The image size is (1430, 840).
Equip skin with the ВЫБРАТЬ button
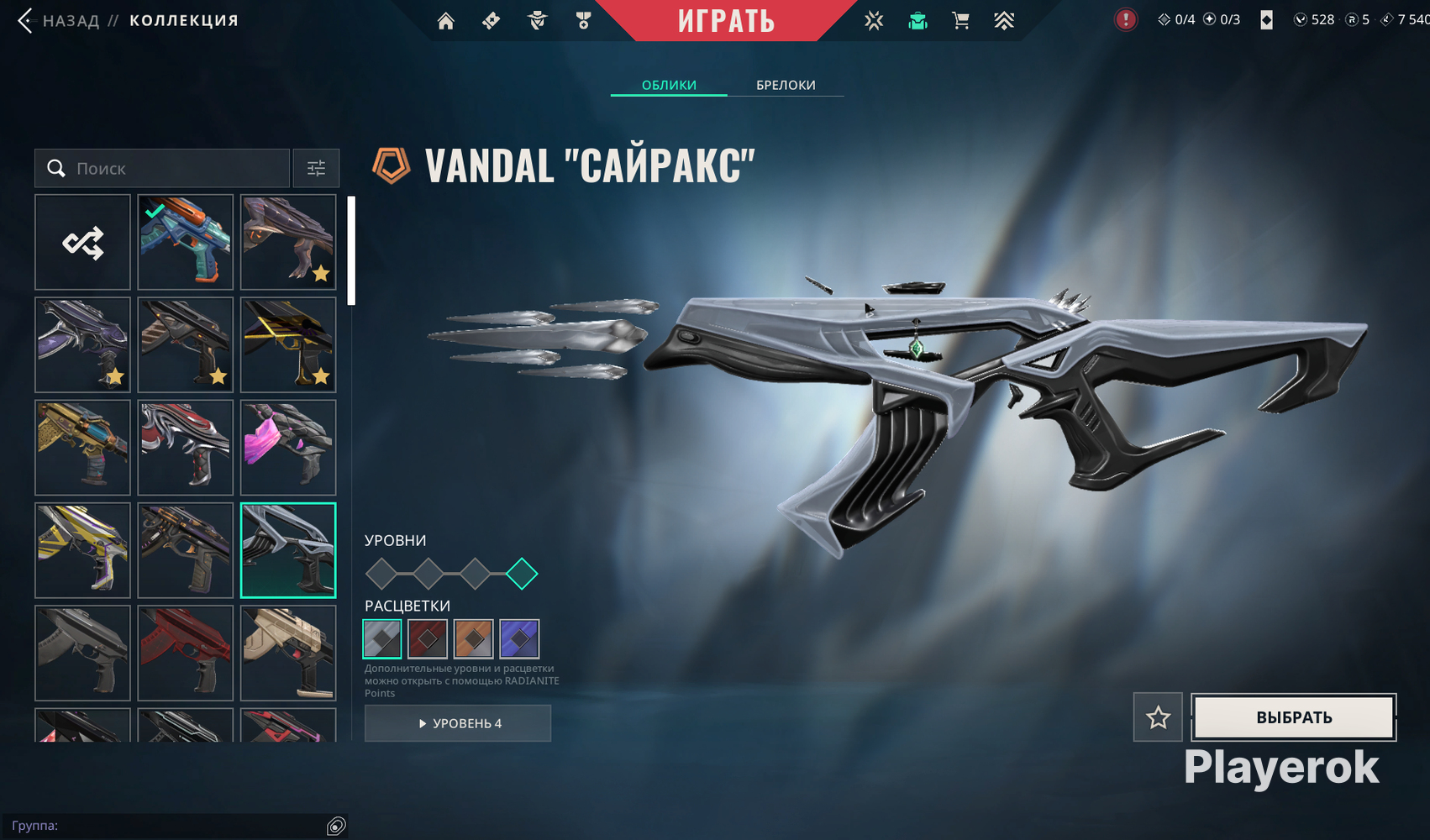[x=1294, y=717]
